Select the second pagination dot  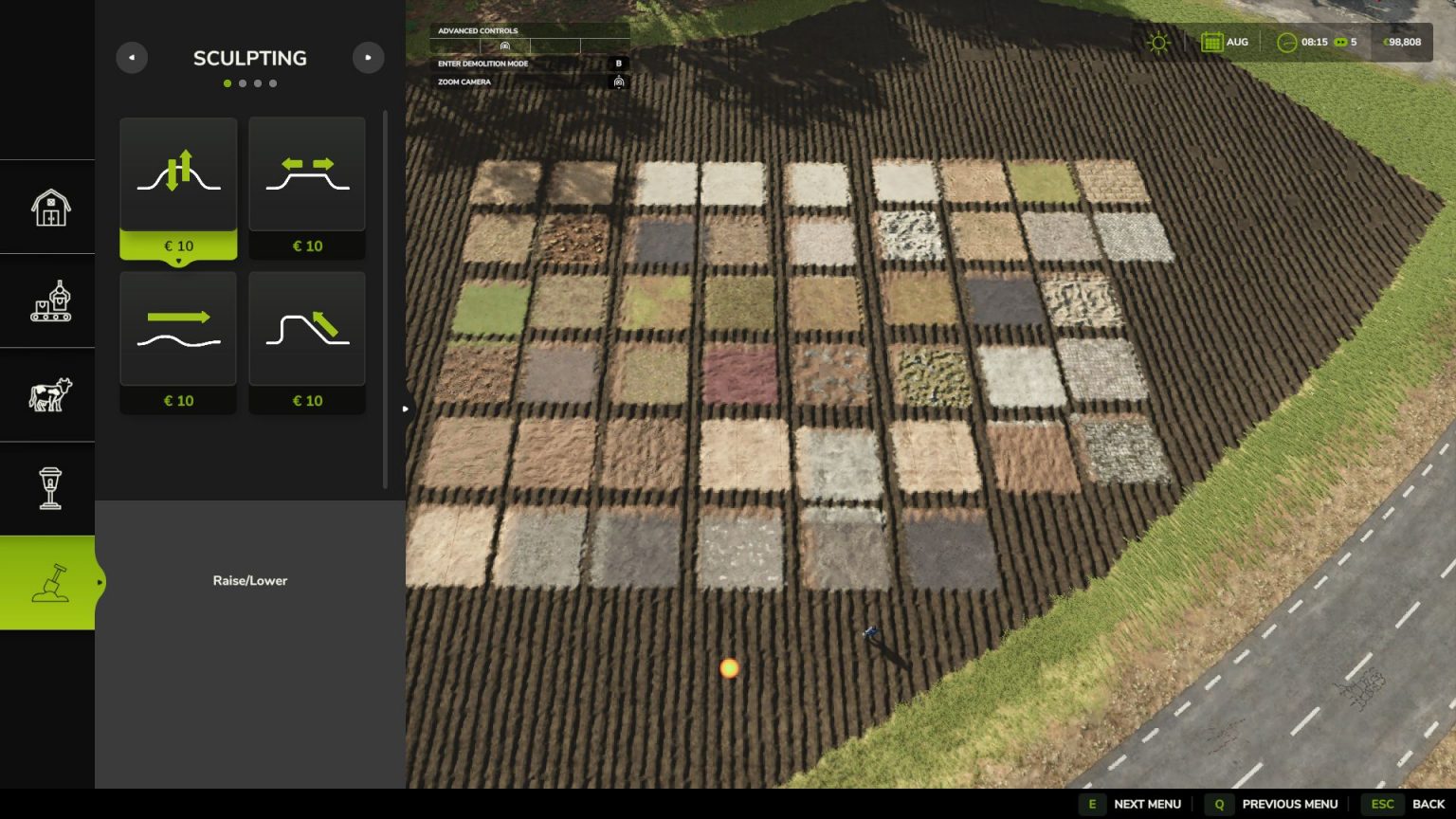coord(243,82)
